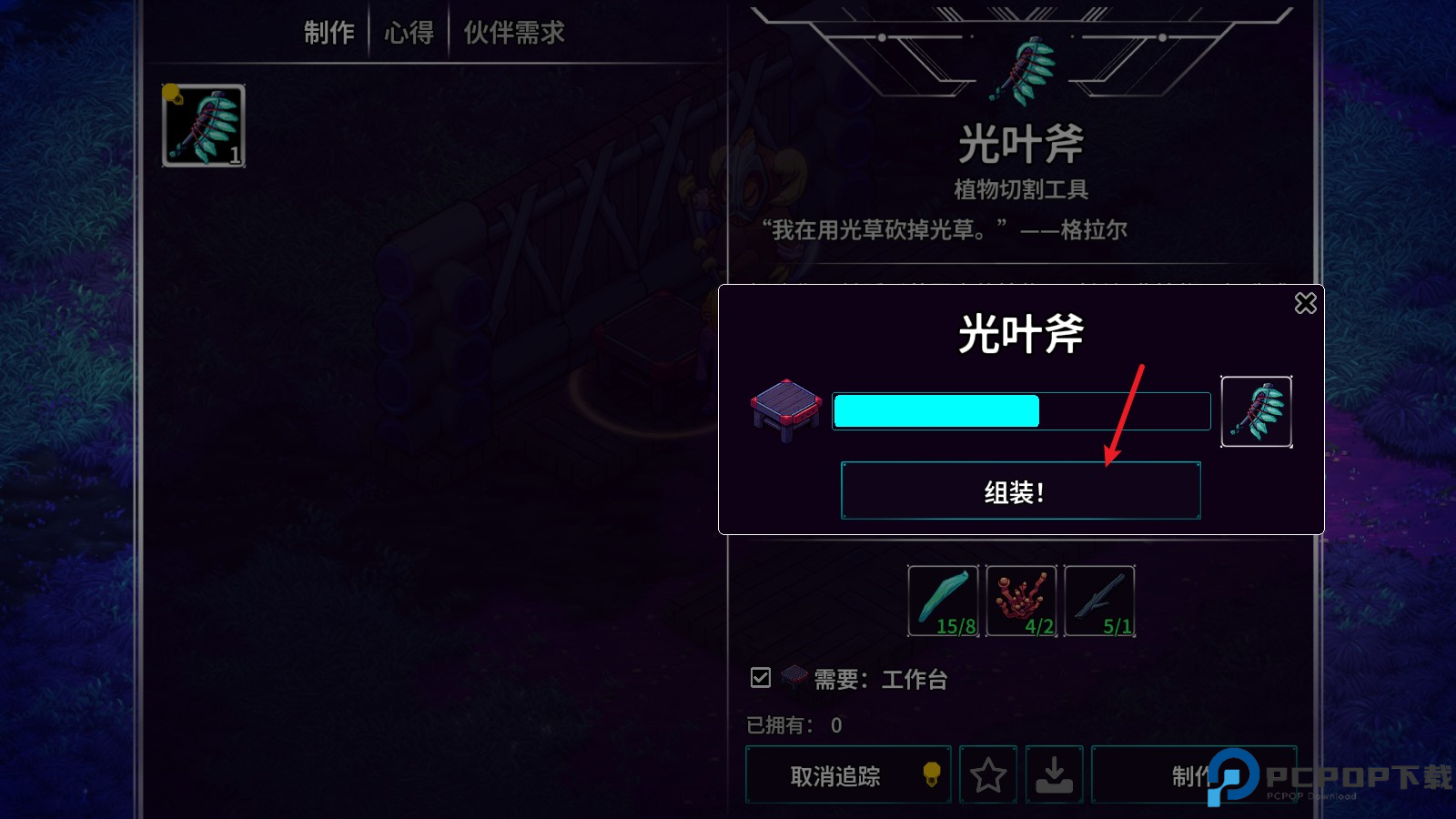Click the workbench icon in the assembly dialog
Screen dimensions: 1456x819
click(786, 409)
